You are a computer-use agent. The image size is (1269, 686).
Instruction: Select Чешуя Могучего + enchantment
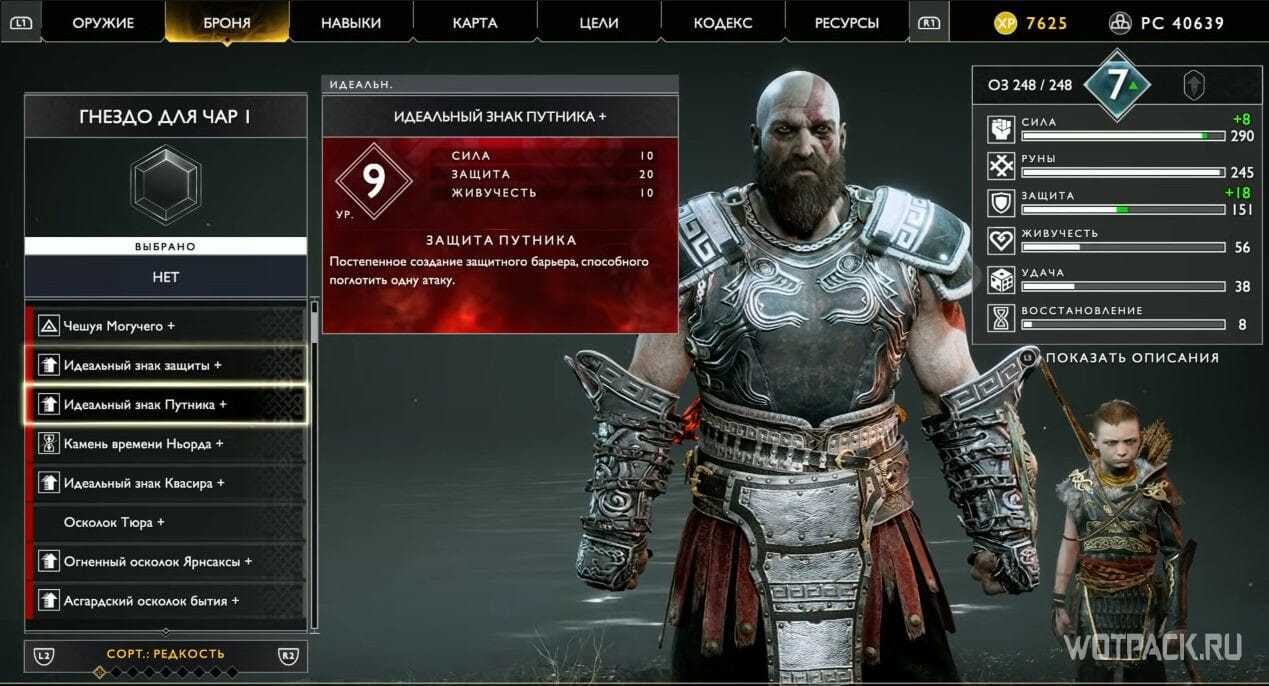click(166, 326)
